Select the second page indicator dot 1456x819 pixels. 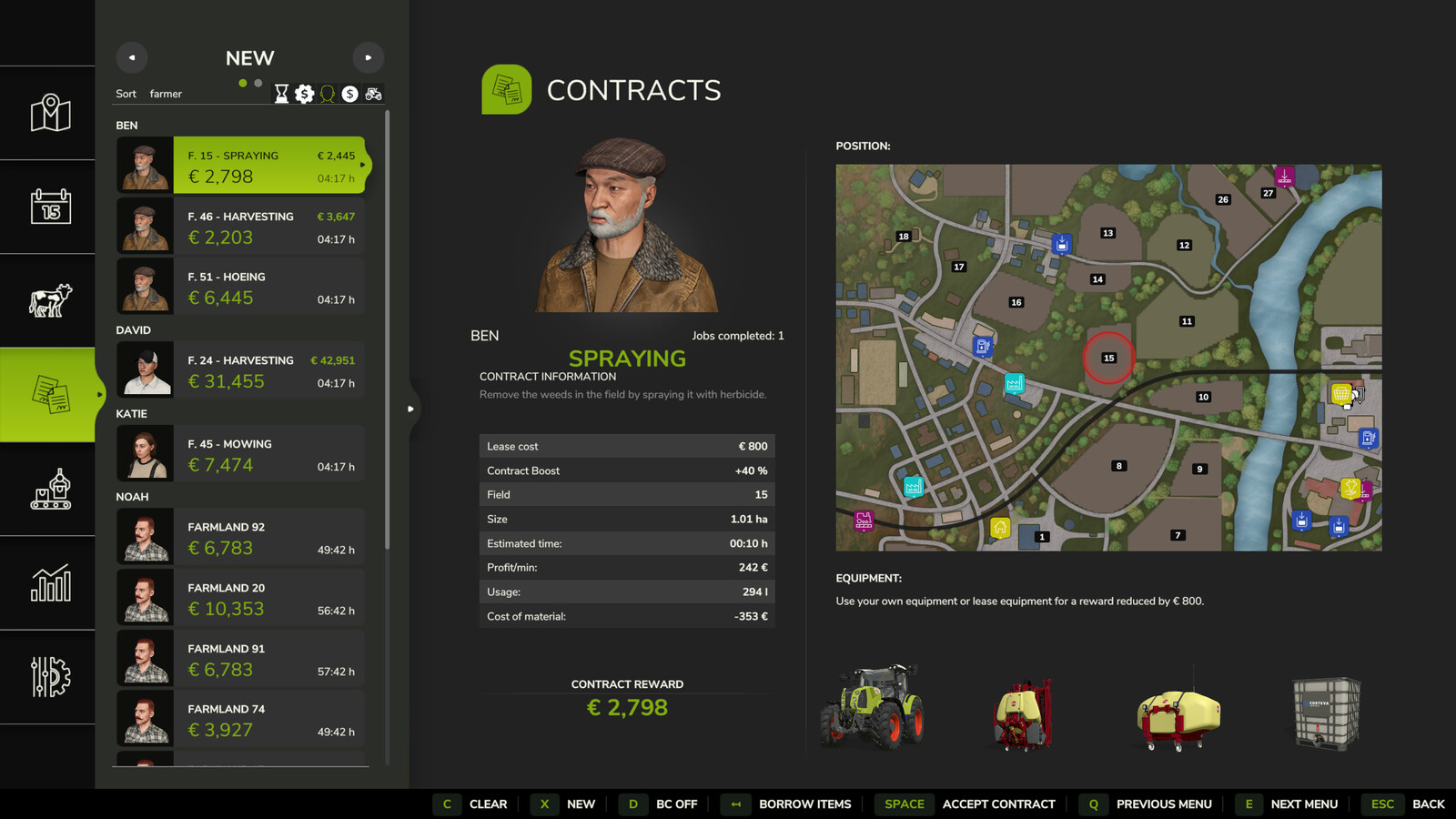tap(259, 83)
